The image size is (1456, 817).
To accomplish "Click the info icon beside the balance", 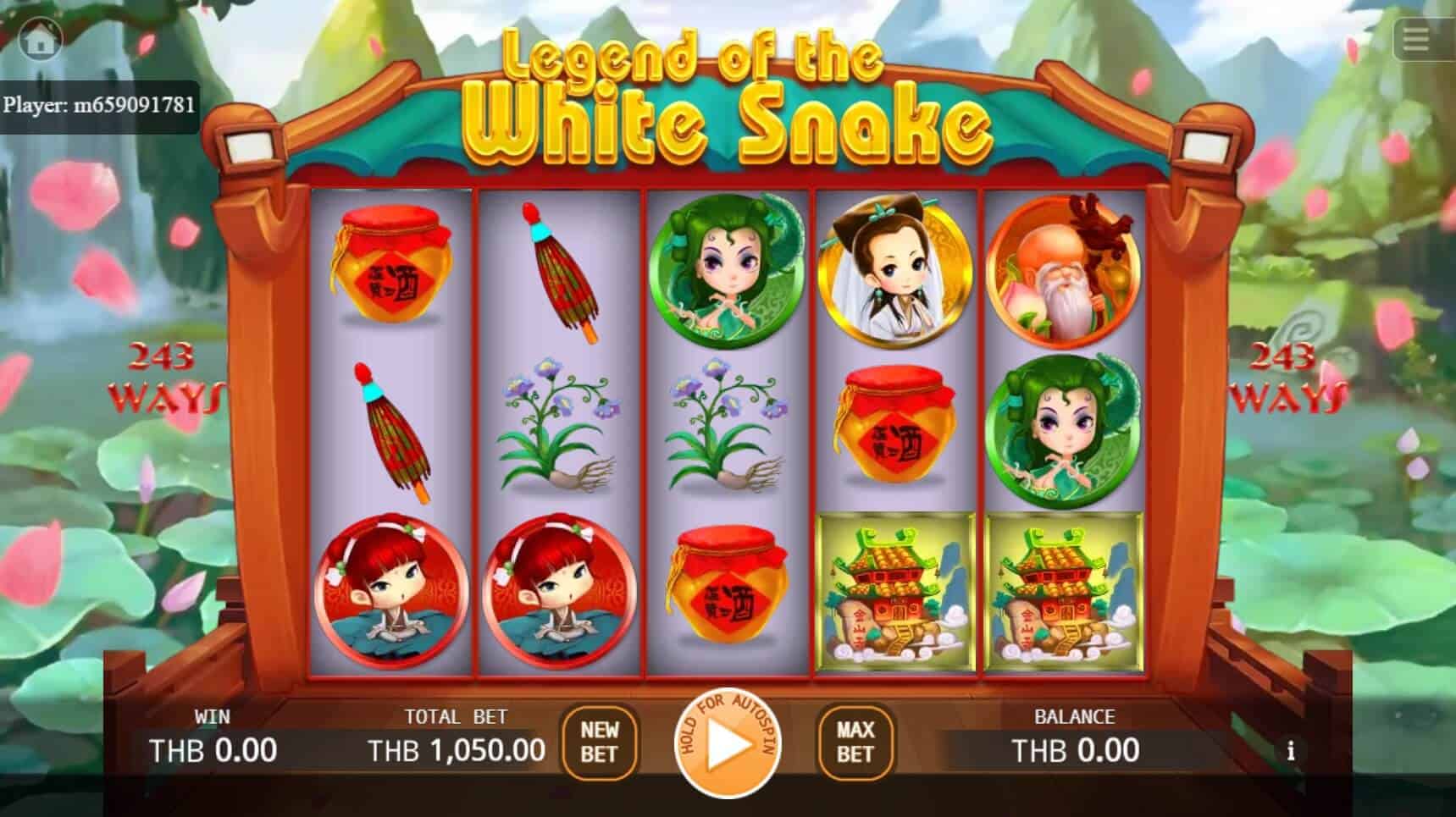I will click(x=1292, y=750).
